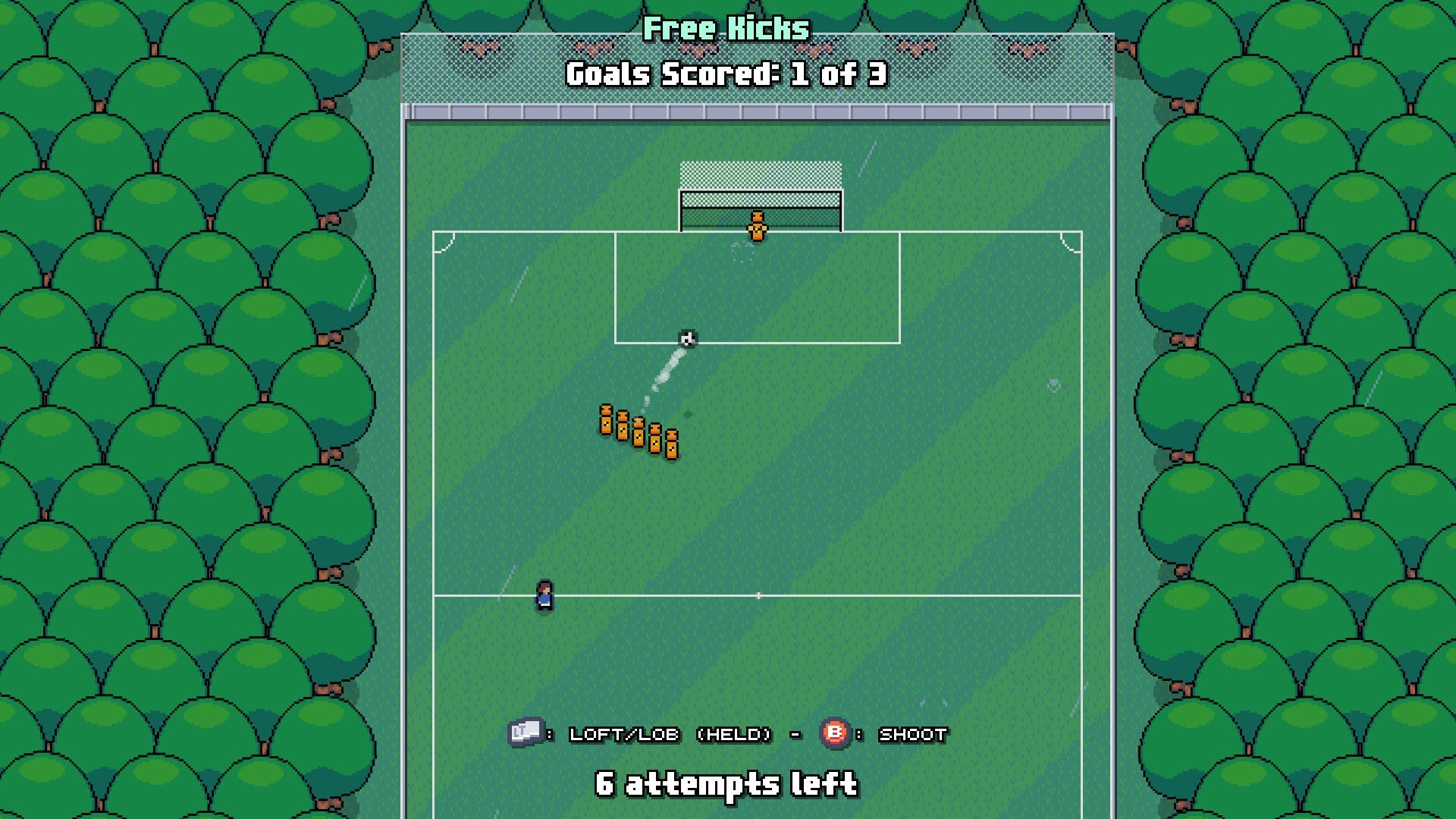1456x819 pixels.
Task: Select the Goals Scored: 1 of 3 counter
Action: (726, 74)
